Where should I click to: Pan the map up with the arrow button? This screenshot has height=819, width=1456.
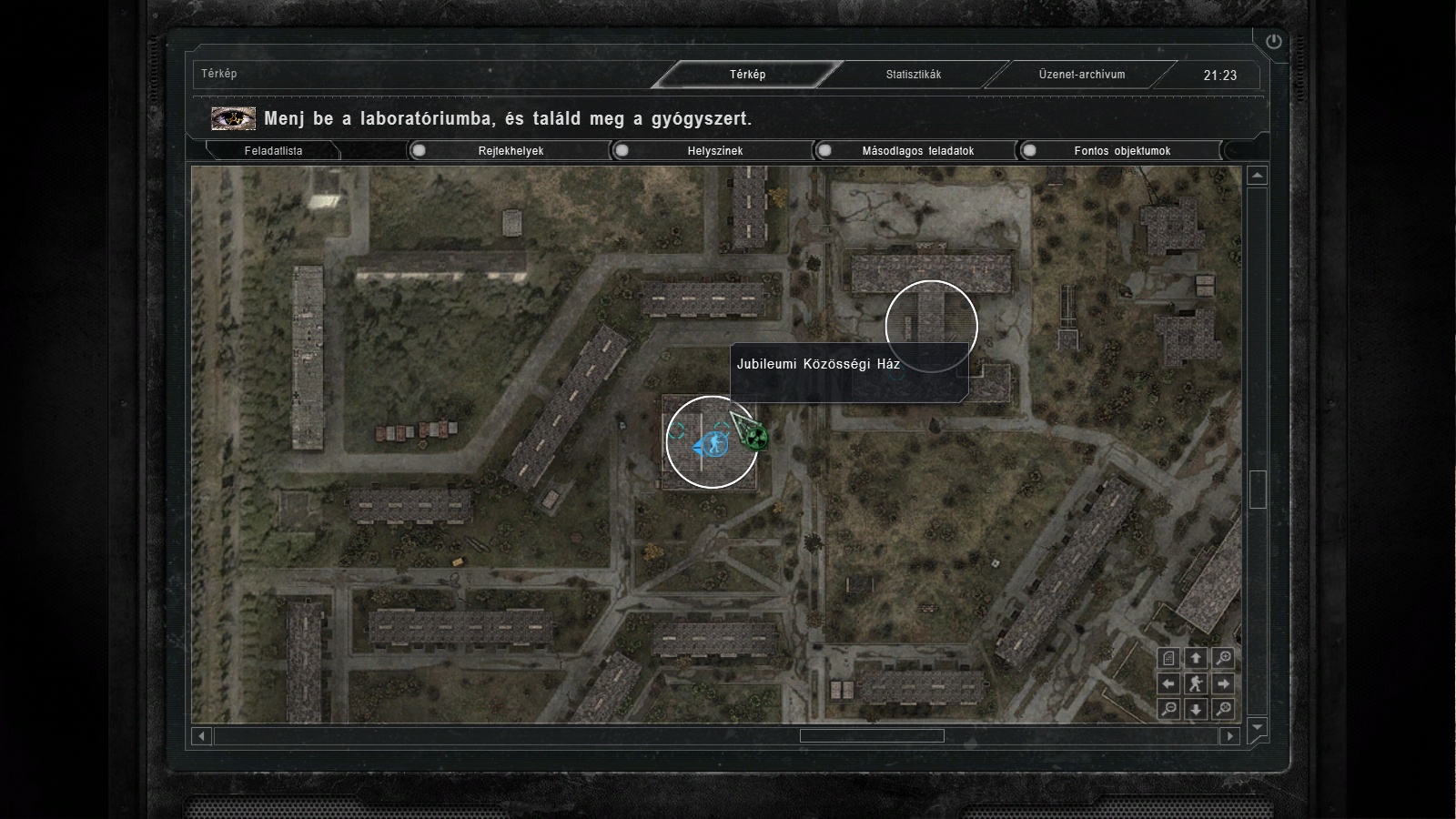coord(1197,658)
